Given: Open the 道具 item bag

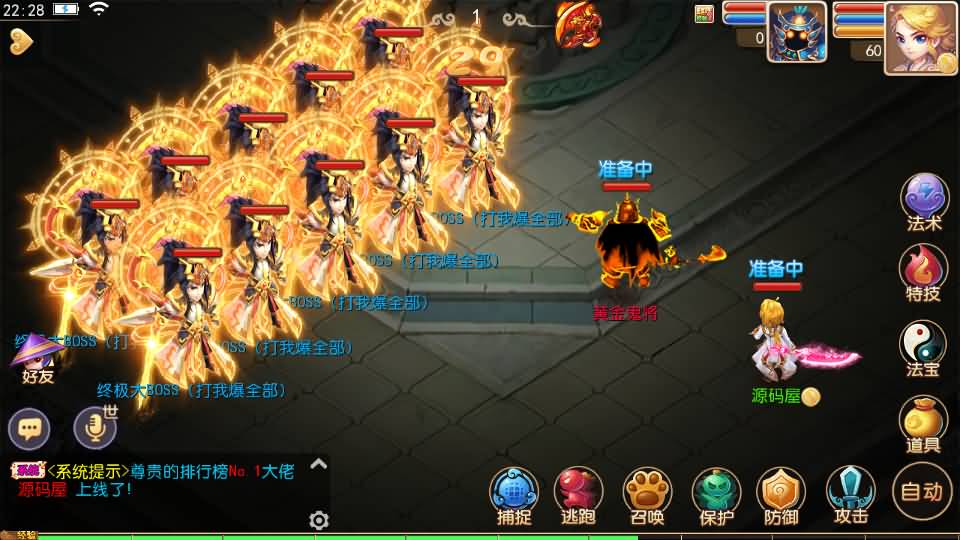Looking at the screenshot, I should pos(924,422).
